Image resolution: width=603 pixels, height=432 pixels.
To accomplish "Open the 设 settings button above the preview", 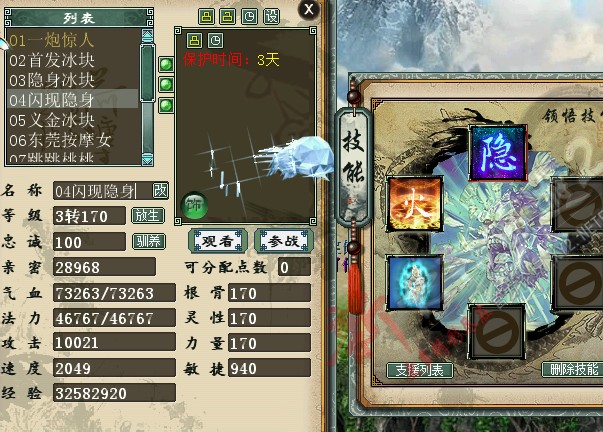I will click(x=271, y=17).
